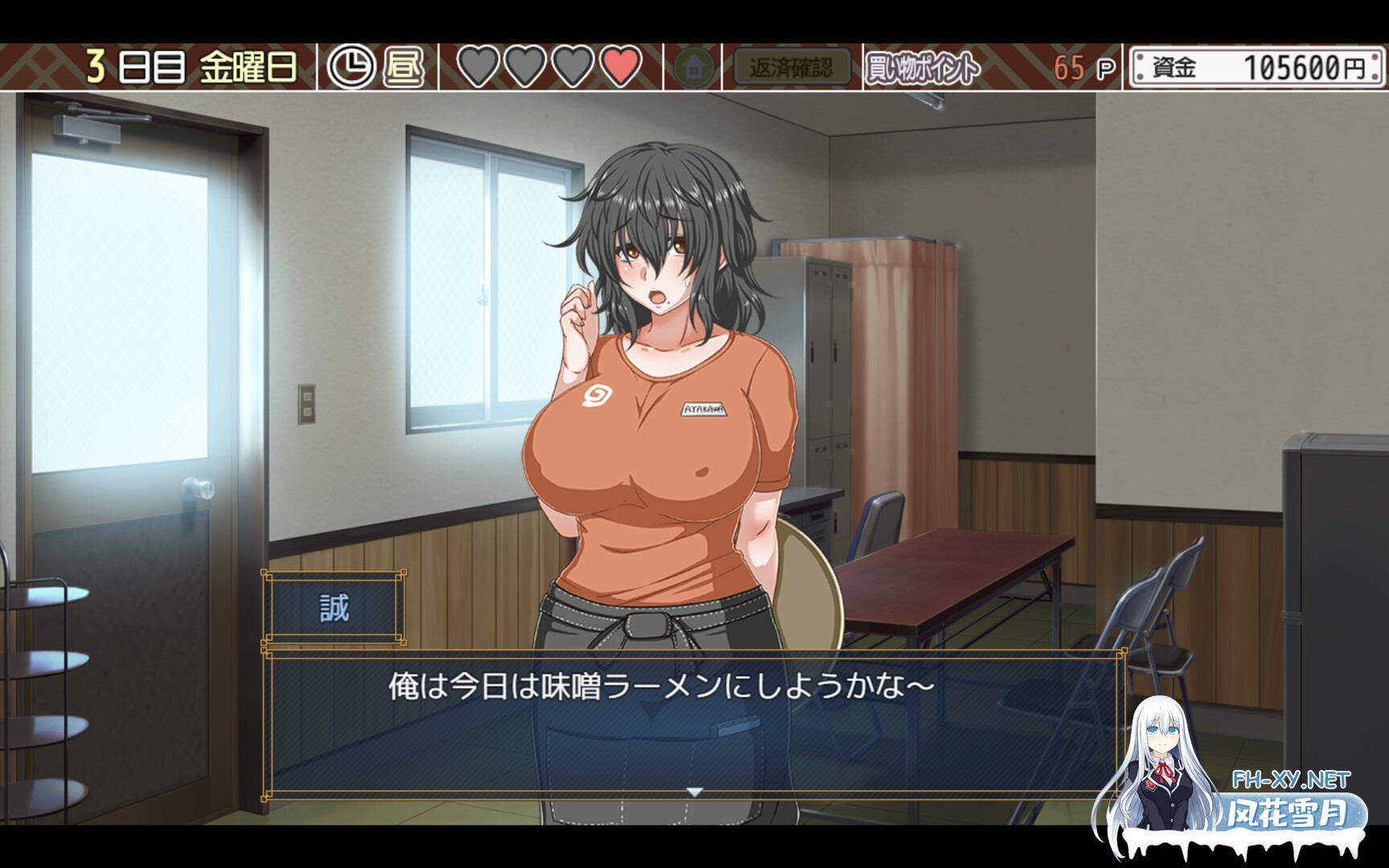Click the ramen dialogue text box

693,723
